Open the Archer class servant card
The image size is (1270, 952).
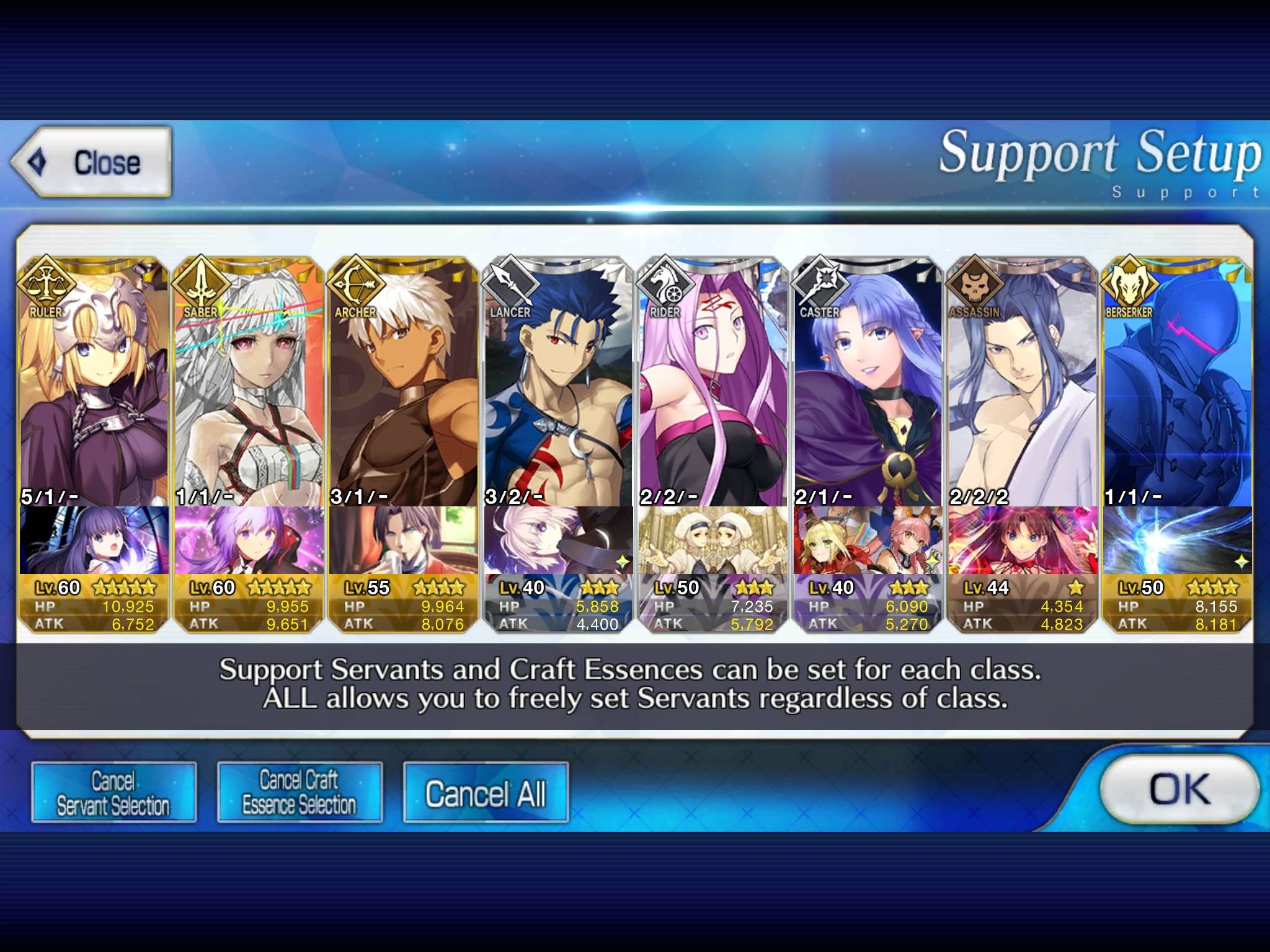(x=404, y=384)
